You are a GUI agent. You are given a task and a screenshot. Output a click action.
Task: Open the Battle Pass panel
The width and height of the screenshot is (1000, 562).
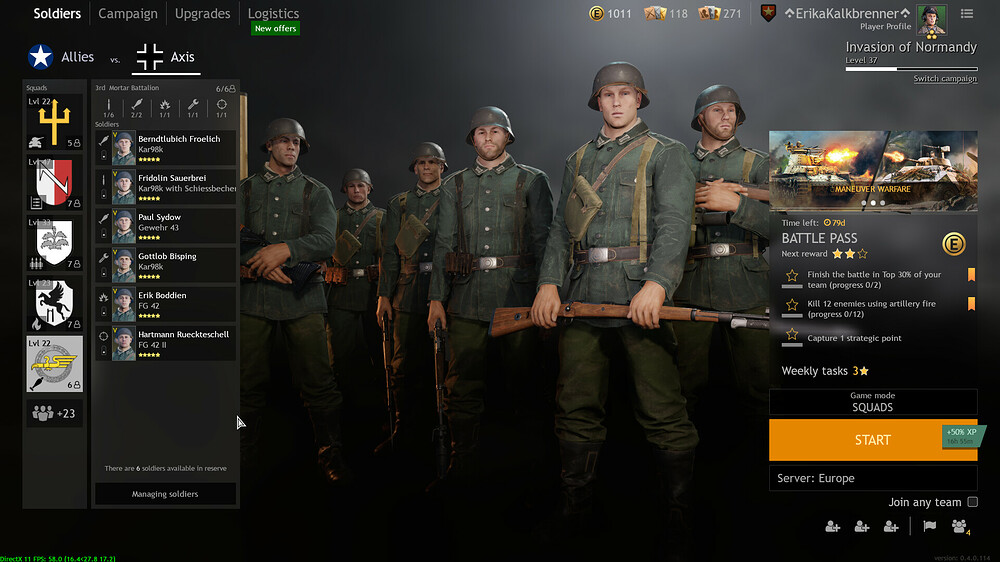(x=872, y=238)
